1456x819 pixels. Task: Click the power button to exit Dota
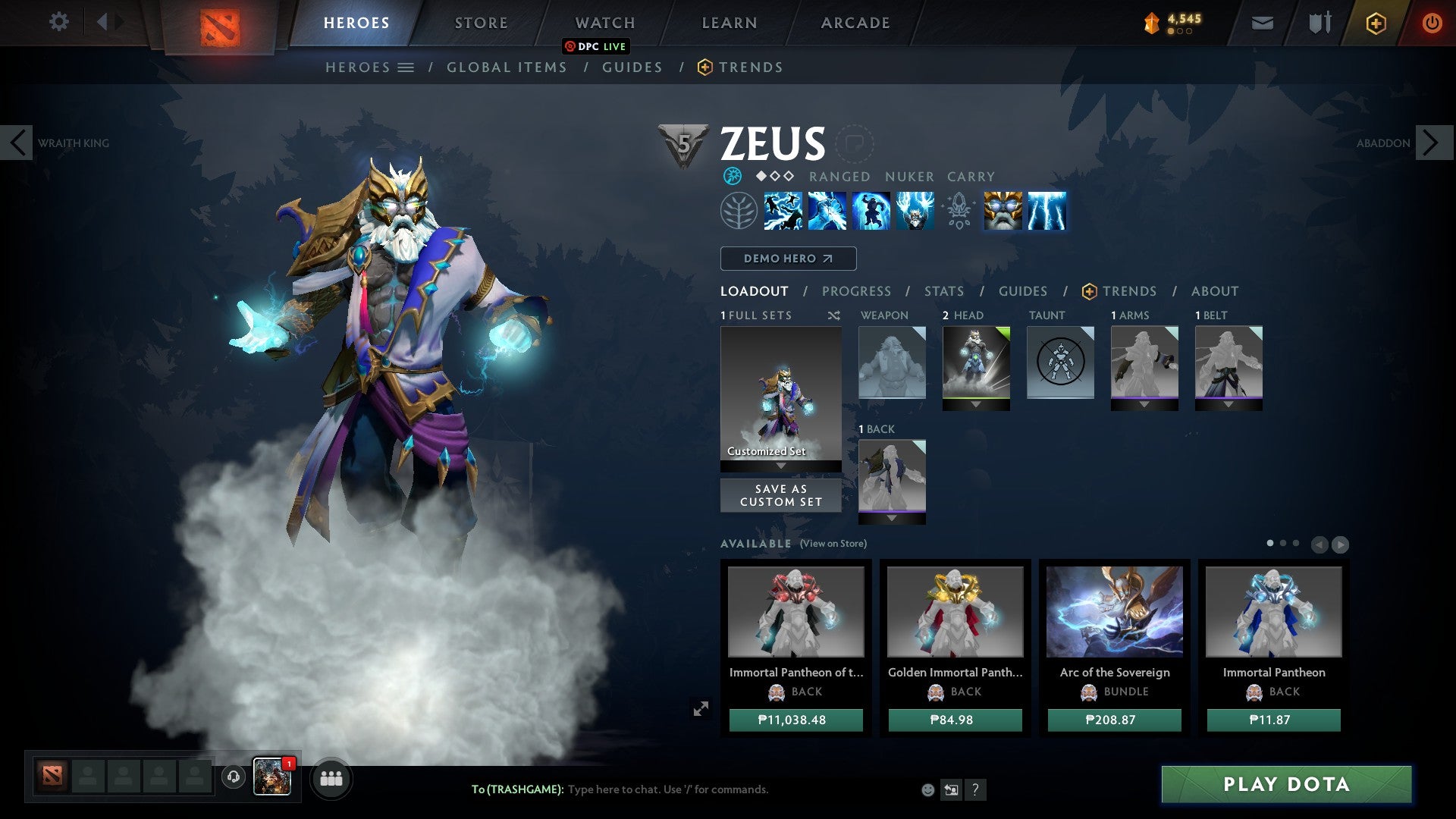tap(1432, 22)
